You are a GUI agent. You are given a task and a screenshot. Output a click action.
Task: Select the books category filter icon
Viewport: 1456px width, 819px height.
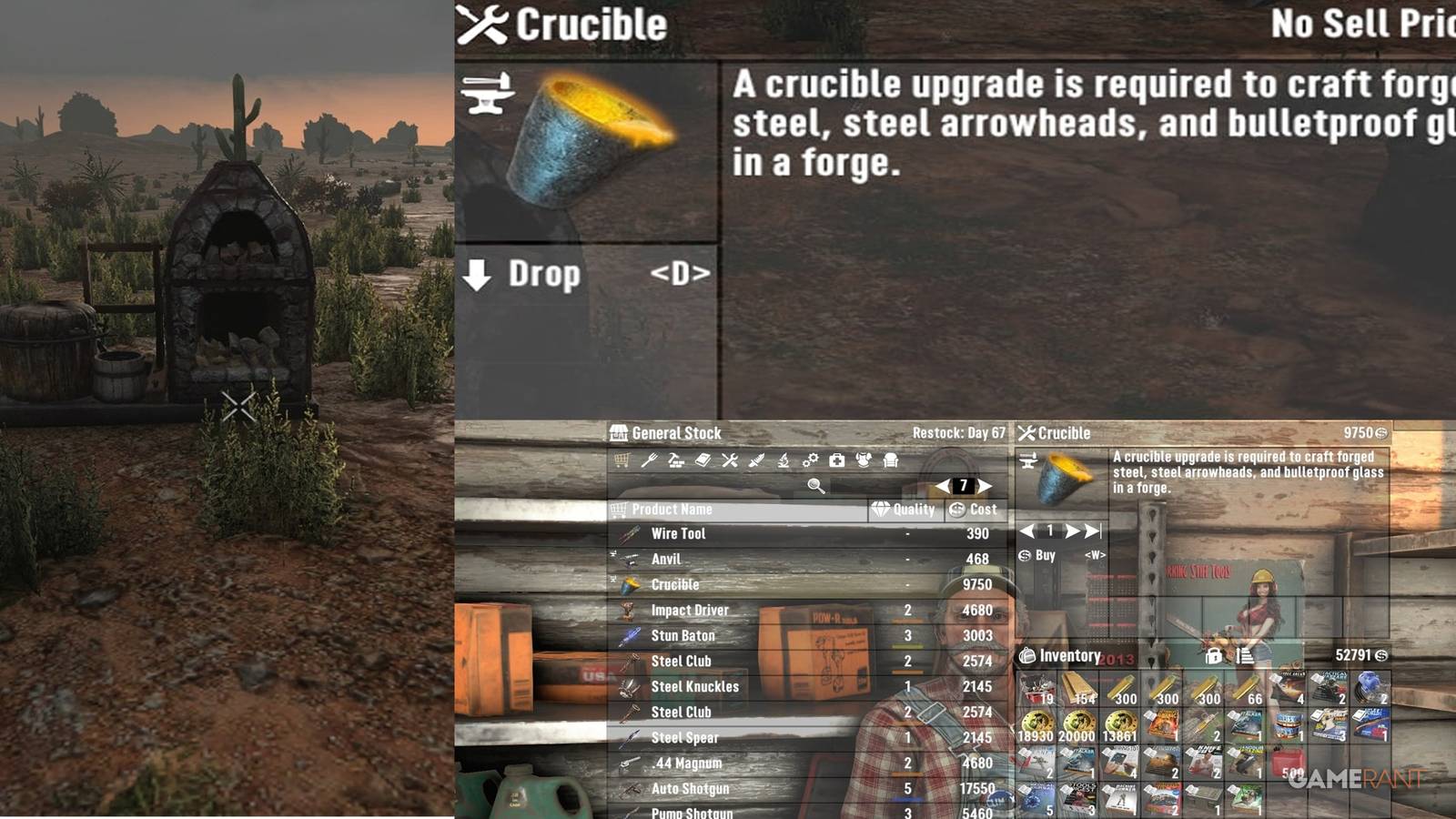pyautogui.click(x=703, y=460)
